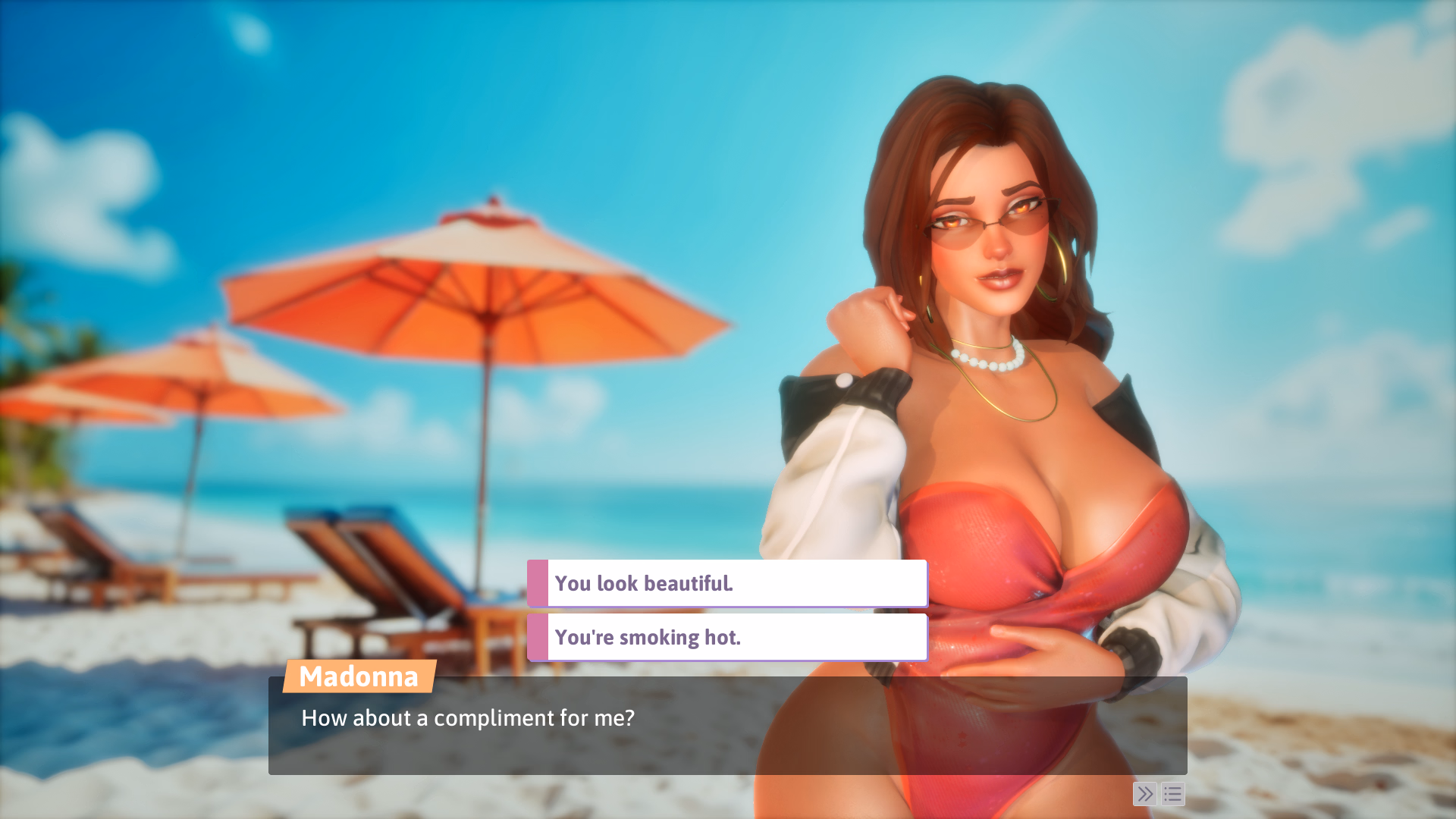This screenshot has height=819, width=1456.
Task: Choose the "You look beautiful." reply
Action: [726, 583]
